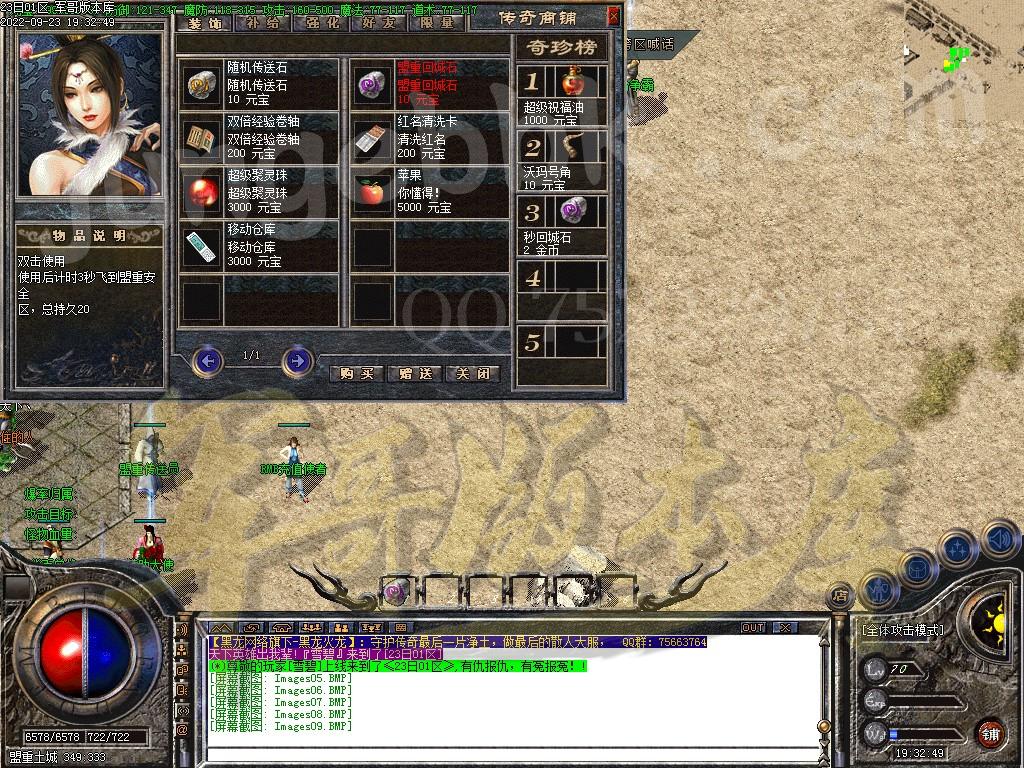Pick the 移动仓库 item
1024x768 pixels.
point(203,247)
